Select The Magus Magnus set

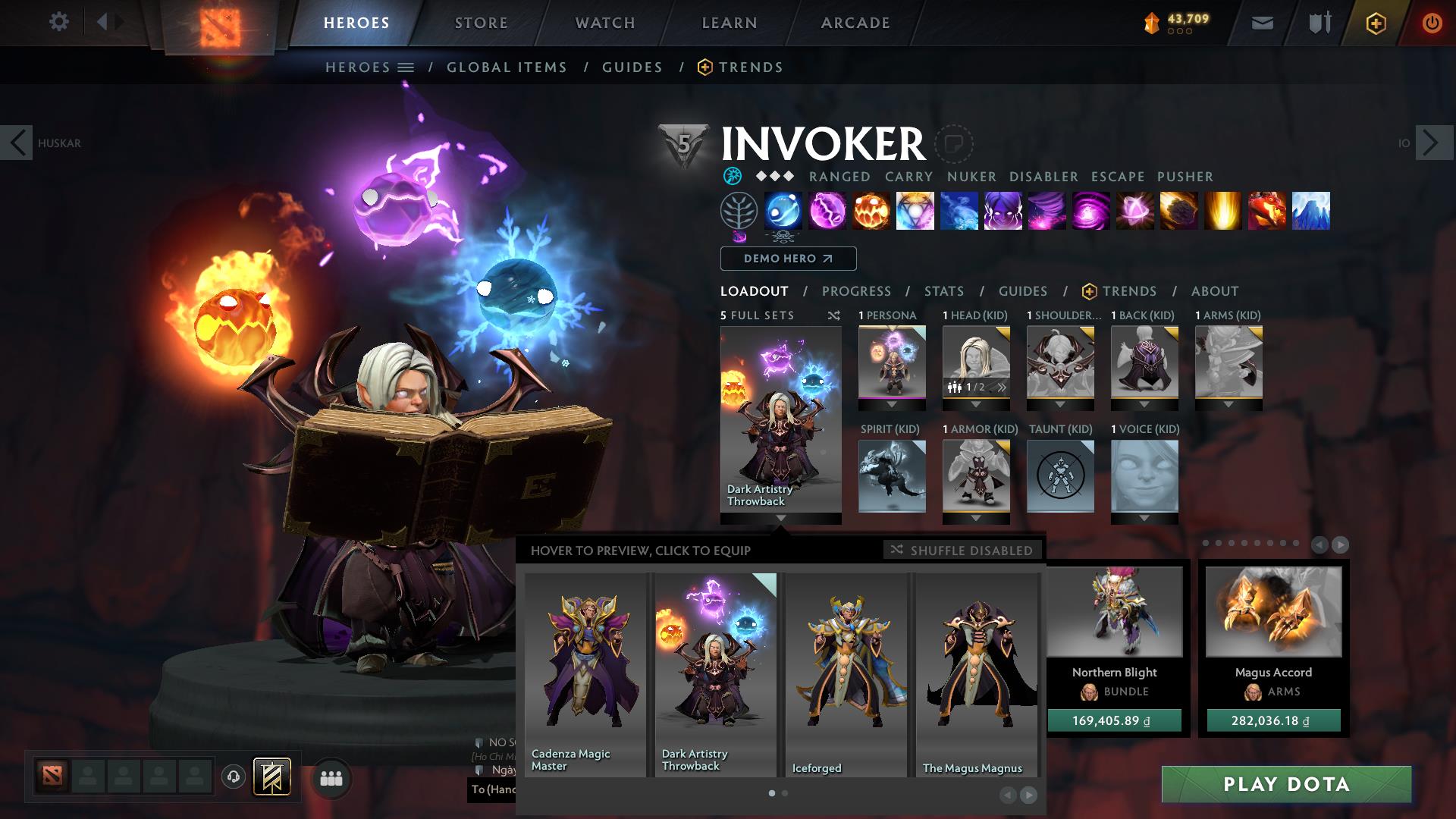coord(976,675)
